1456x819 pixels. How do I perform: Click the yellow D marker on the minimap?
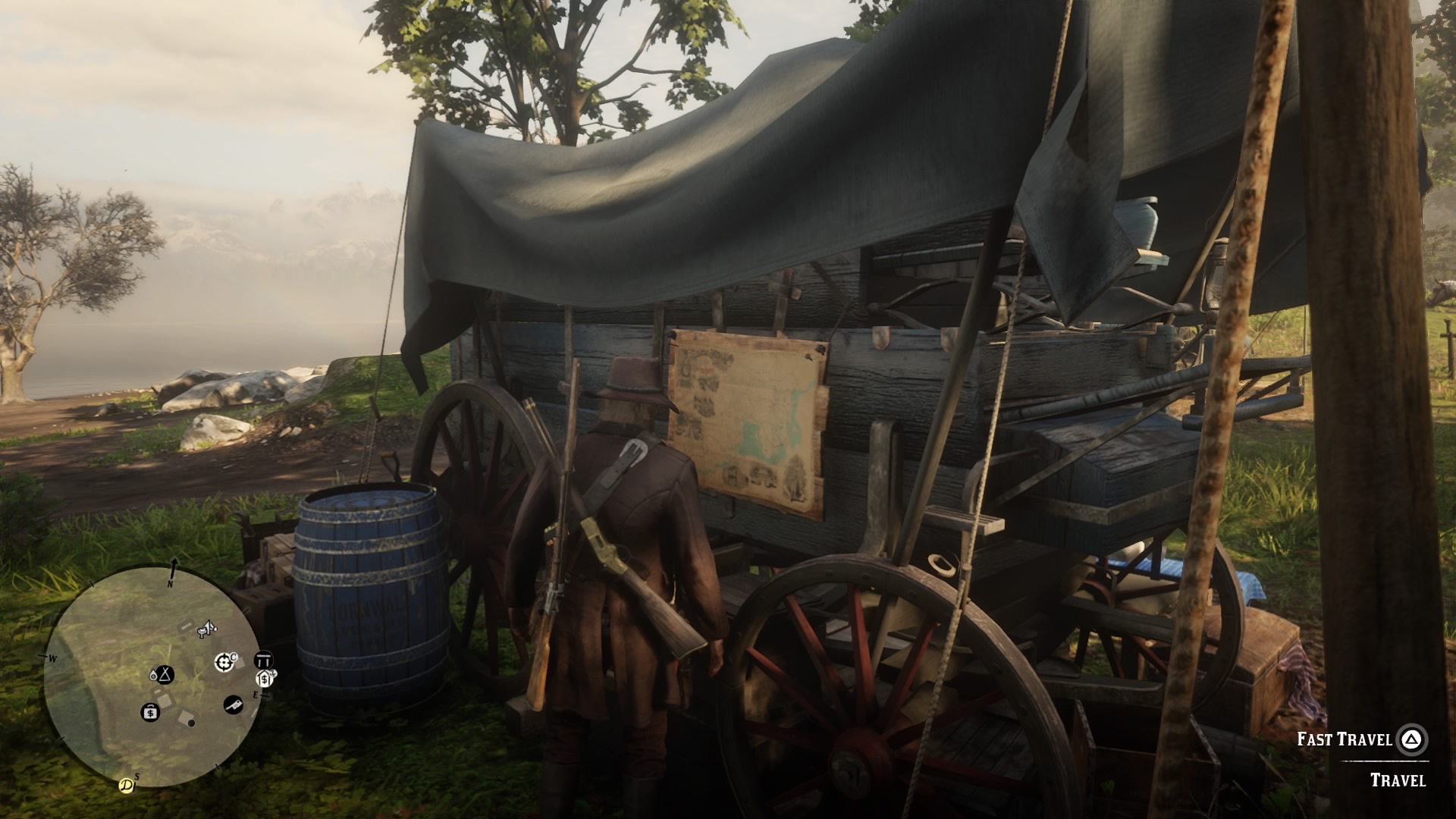click(x=126, y=785)
